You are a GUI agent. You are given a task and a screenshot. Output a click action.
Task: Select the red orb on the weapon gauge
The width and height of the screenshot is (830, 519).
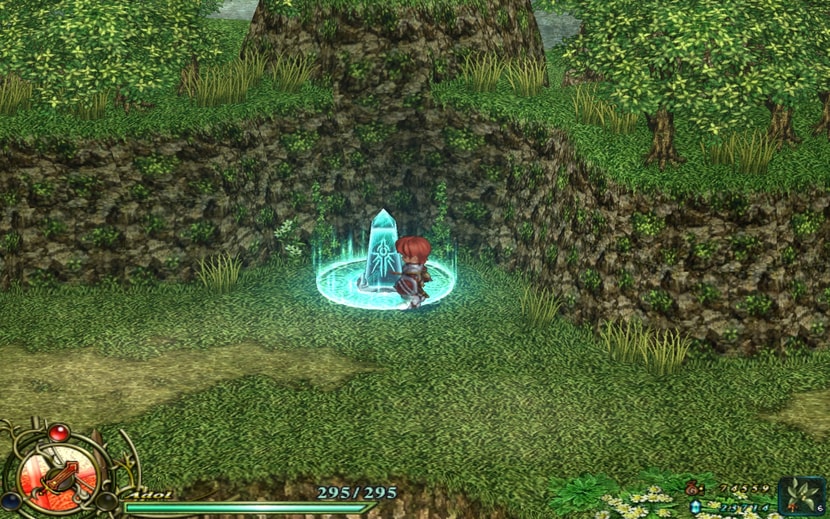(x=58, y=433)
